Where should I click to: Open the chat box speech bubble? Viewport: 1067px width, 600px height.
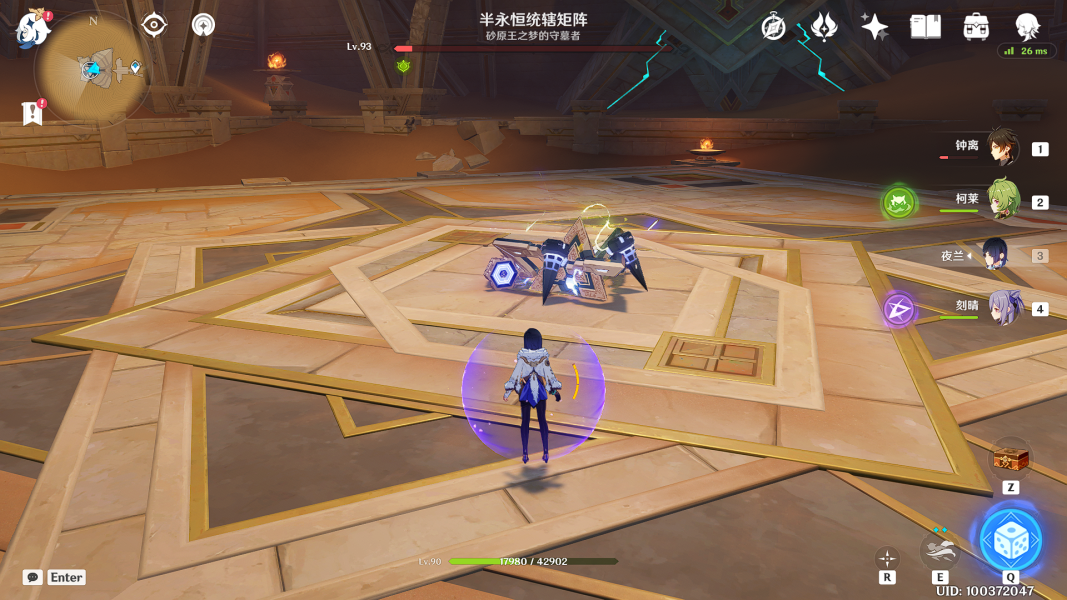click(x=33, y=577)
